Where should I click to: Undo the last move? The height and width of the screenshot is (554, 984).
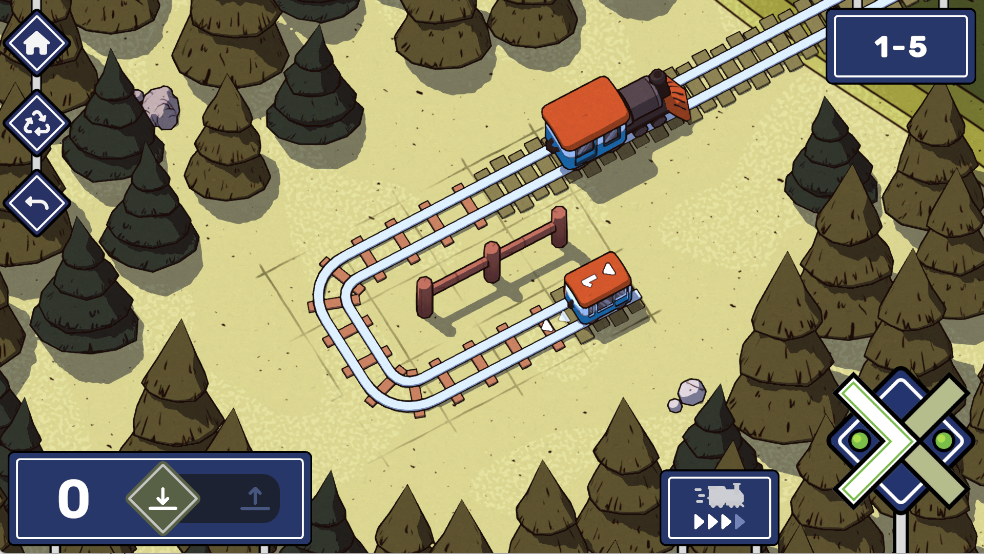(x=37, y=203)
